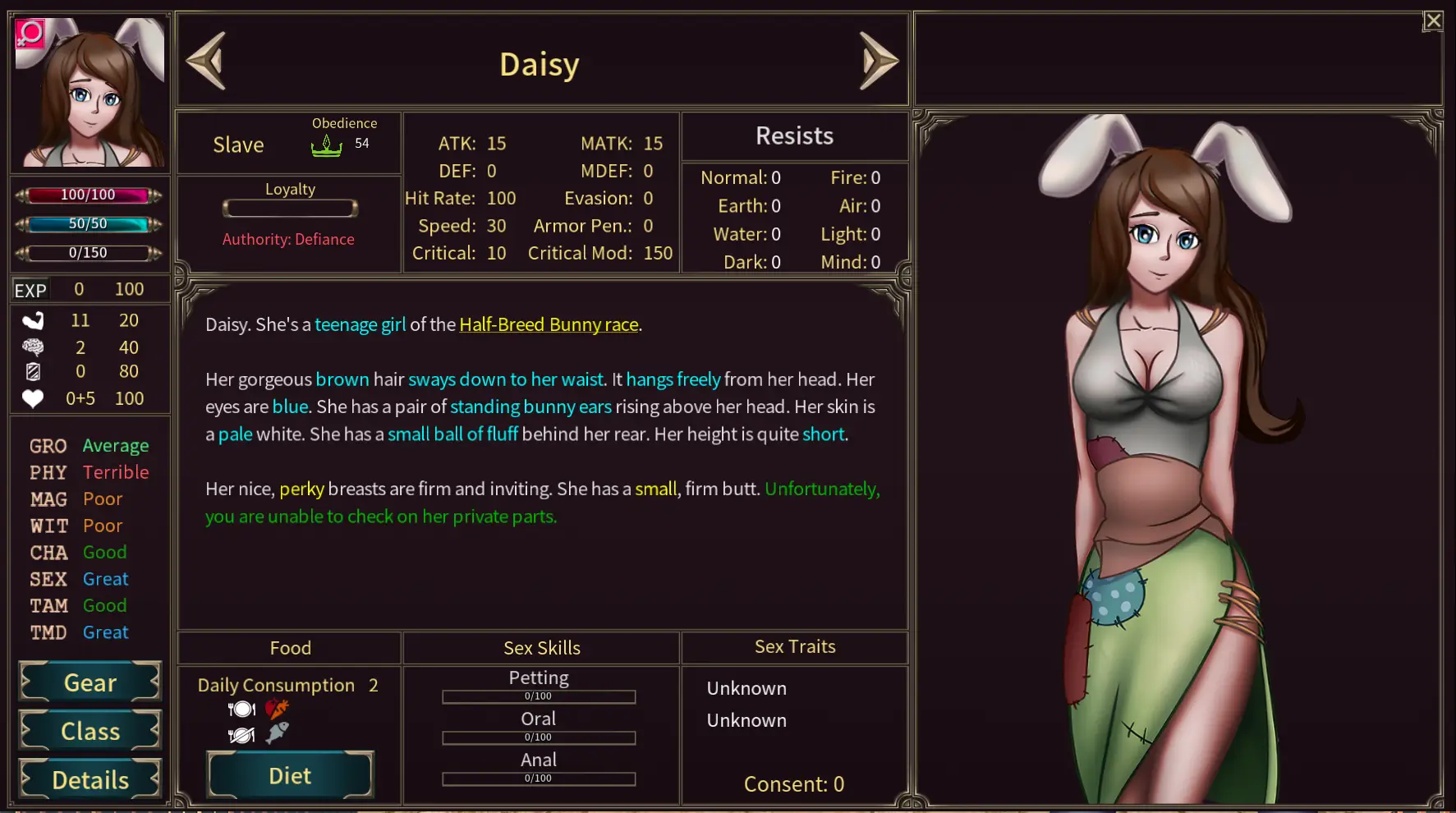Click the Petting skill progress bar

(538, 696)
